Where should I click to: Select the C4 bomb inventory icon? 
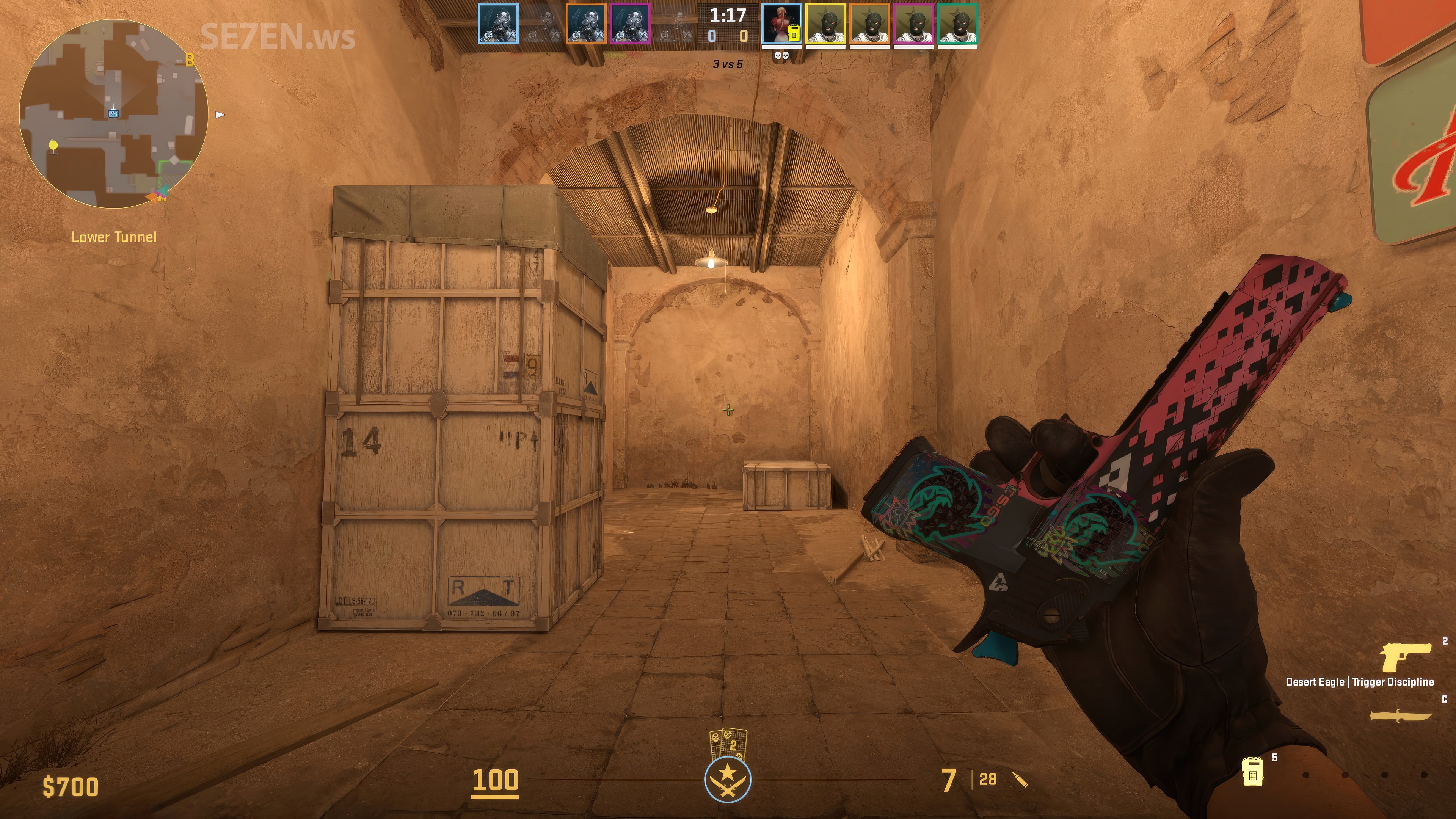point(1252,771)
